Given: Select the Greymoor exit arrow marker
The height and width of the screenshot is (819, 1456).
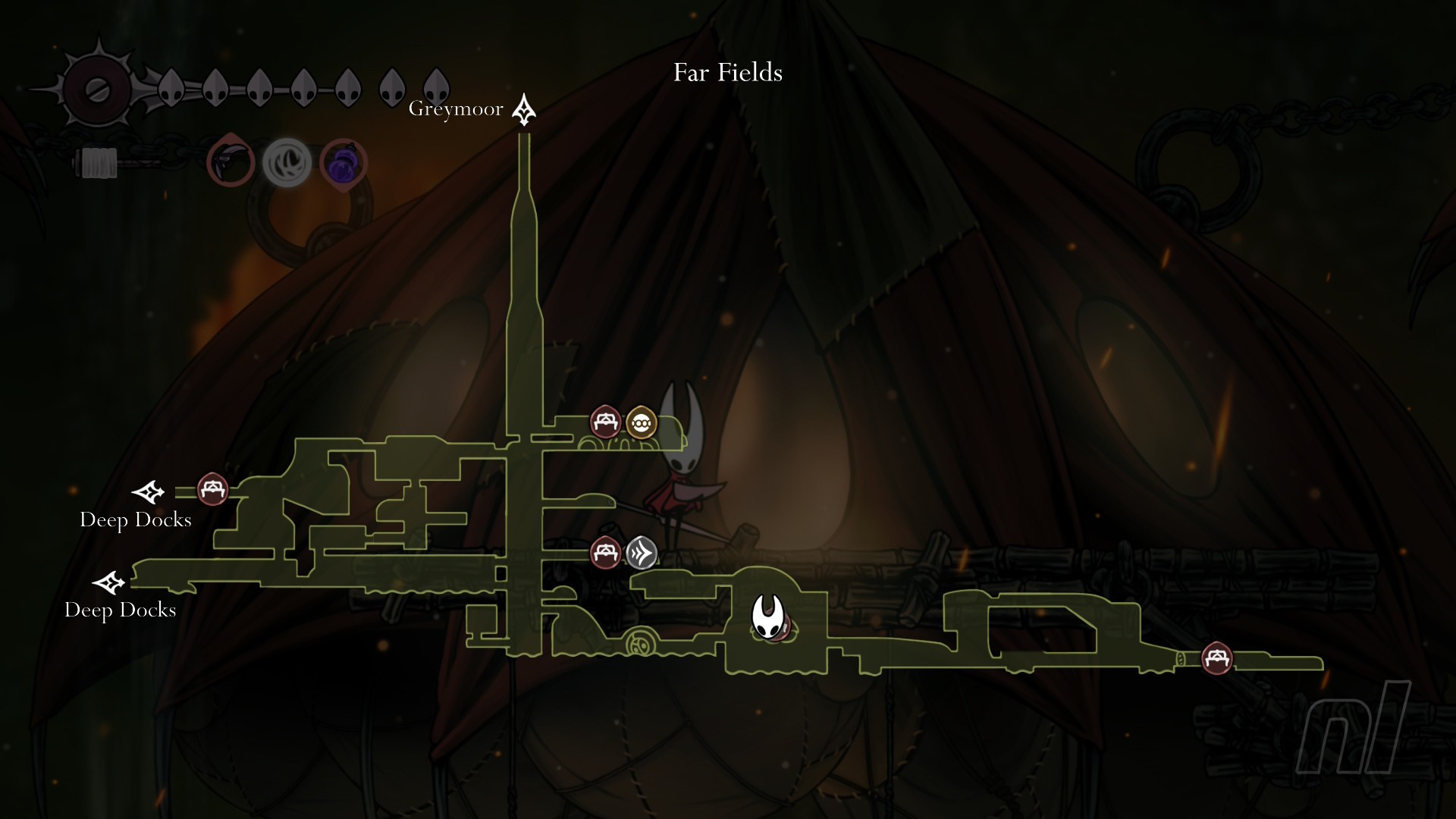Looking at the screenshot, I should (x=523, y=110).
